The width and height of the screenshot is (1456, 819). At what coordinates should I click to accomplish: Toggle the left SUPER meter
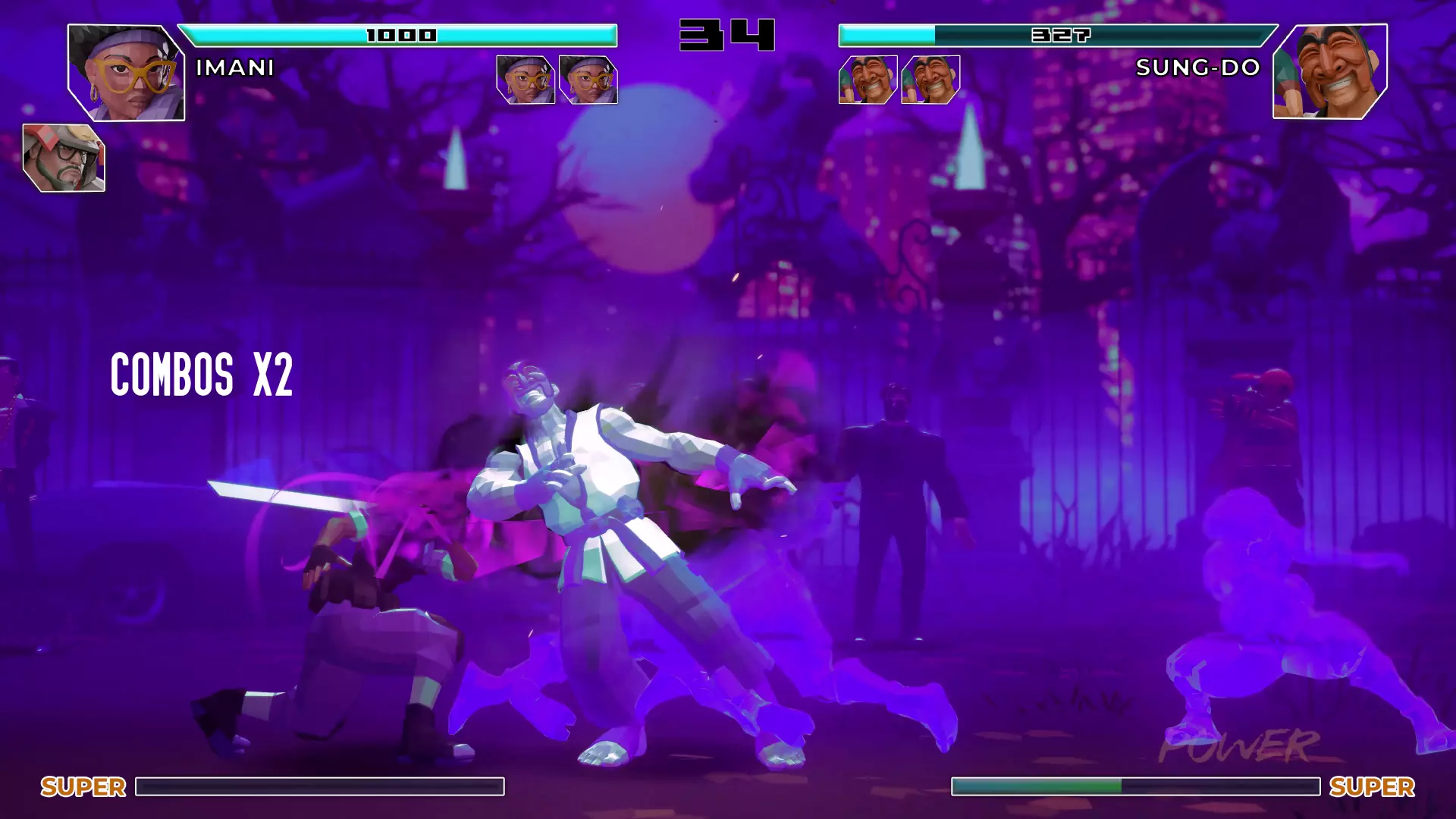[x=319, y=787]
